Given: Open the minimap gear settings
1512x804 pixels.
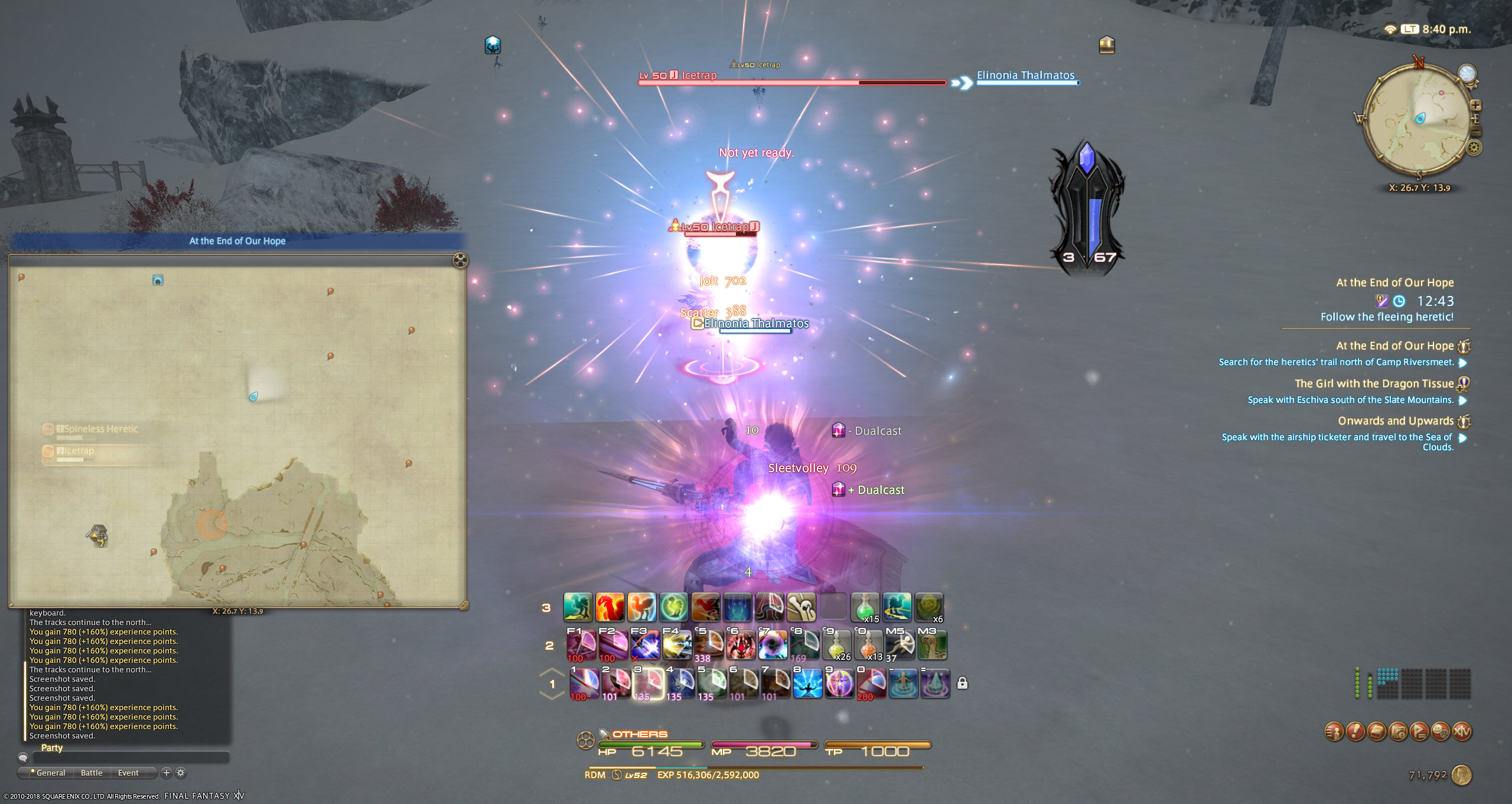Looking at the screenshot, I should (1474, 148).
